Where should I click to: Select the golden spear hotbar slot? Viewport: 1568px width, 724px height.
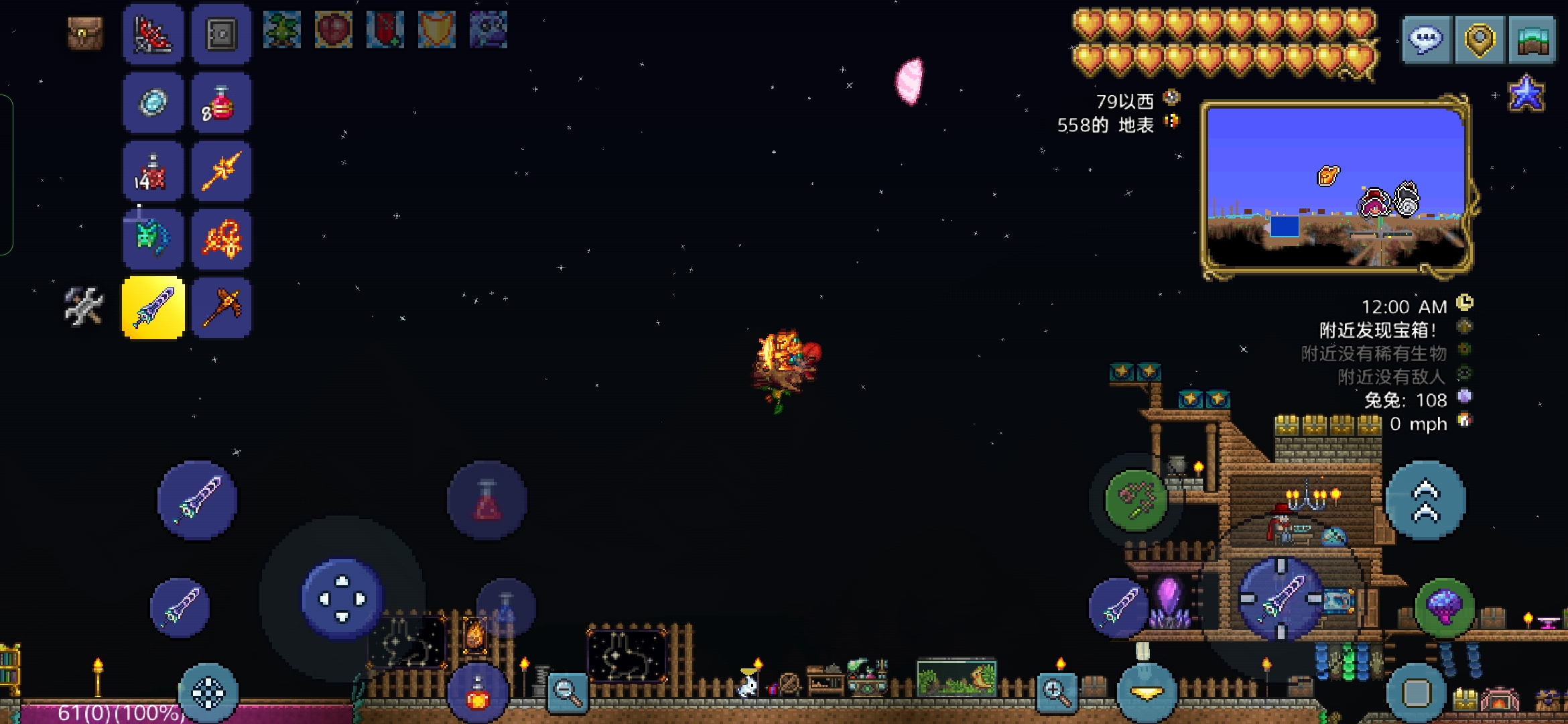(x=221, y=172)
